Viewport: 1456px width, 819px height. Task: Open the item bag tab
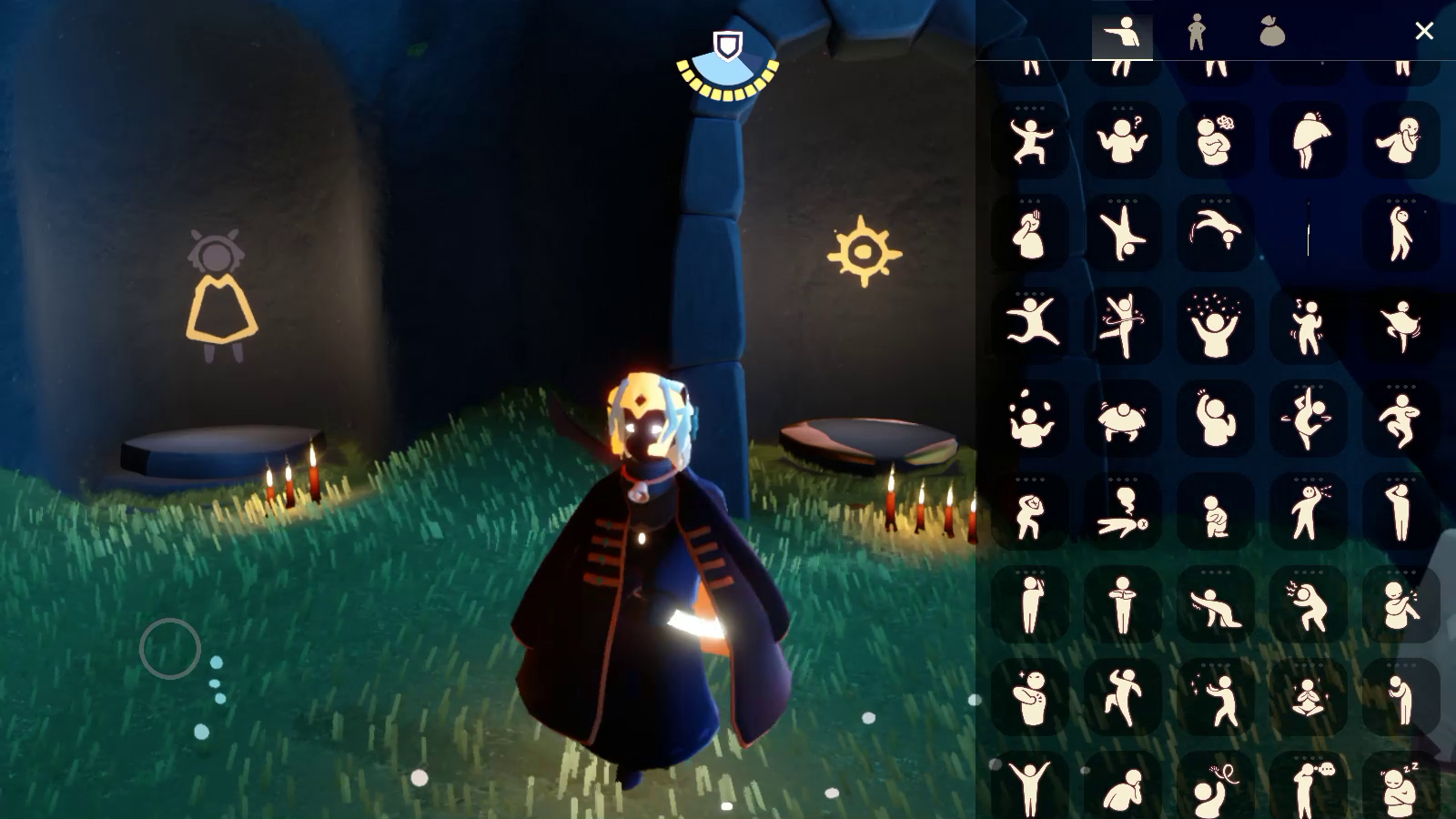tap(1271, 33)
